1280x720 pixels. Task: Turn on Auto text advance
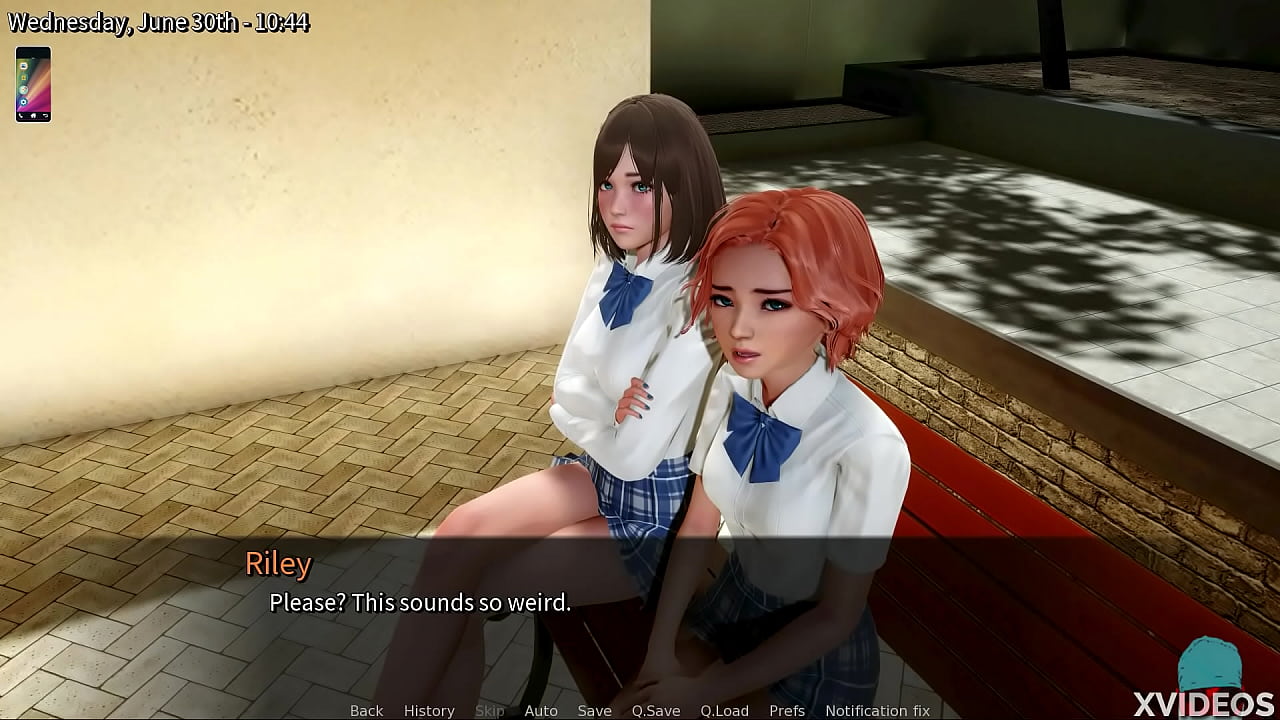[x=541, y=710]
